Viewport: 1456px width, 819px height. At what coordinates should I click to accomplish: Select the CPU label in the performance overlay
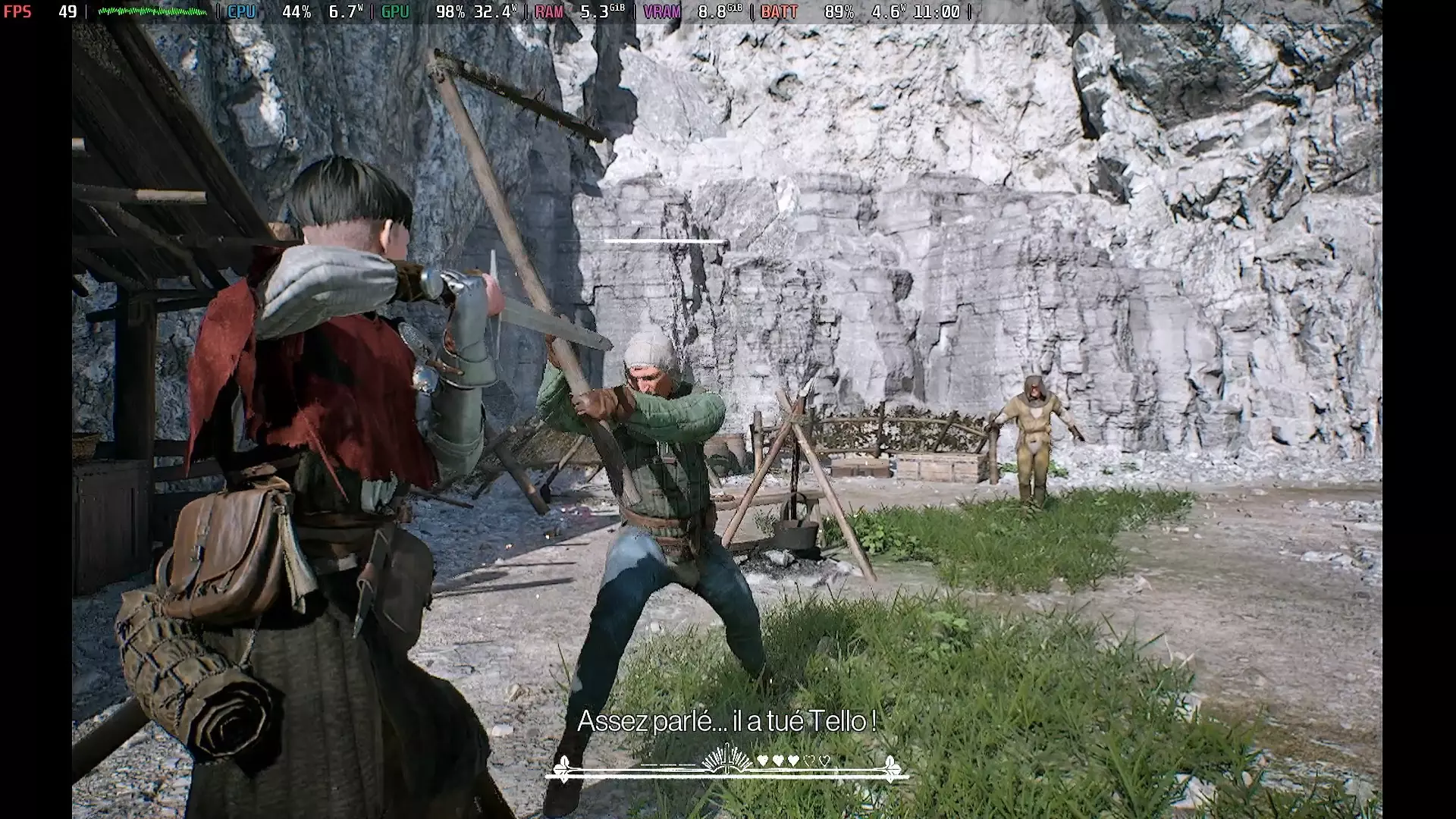point(241,11)
